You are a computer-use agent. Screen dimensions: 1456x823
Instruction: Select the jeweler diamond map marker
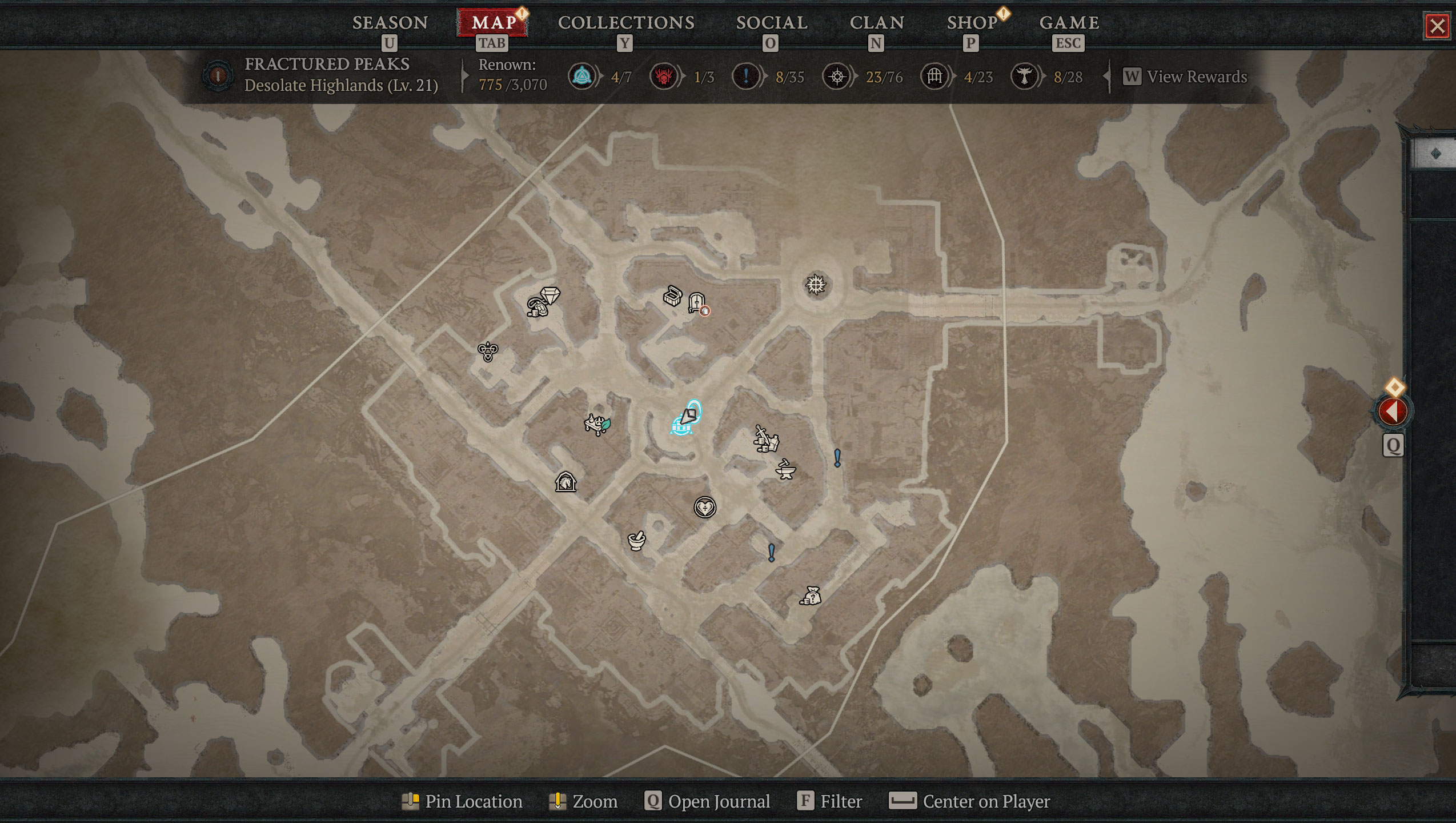point(549,295)
